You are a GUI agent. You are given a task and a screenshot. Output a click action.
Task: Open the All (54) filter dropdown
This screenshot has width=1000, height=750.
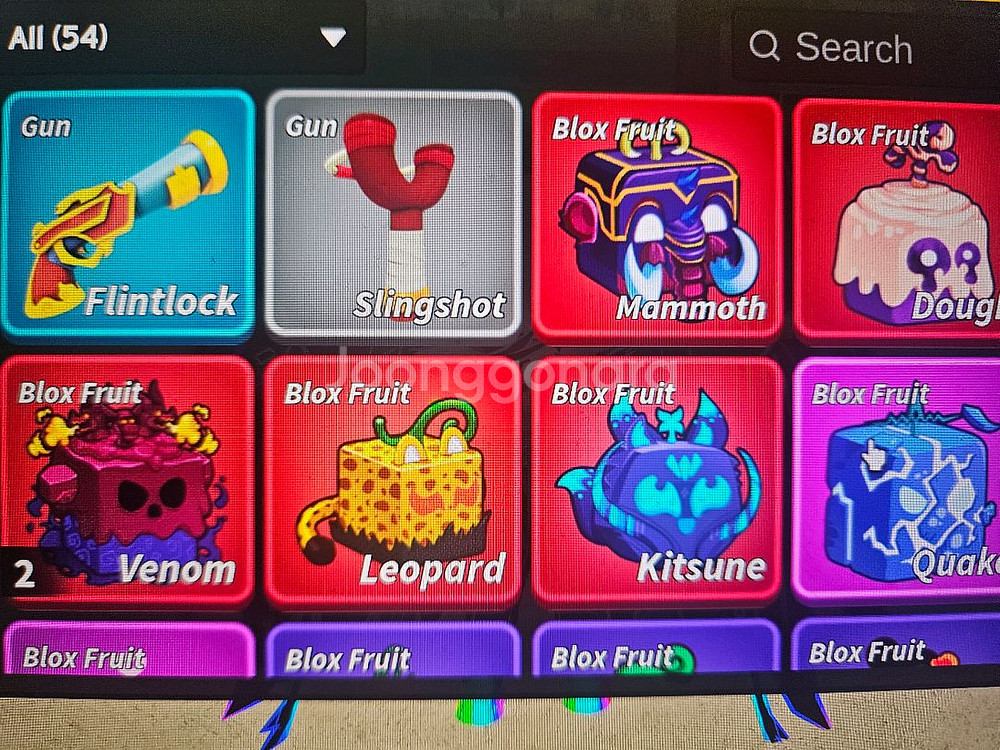[180, 38]
